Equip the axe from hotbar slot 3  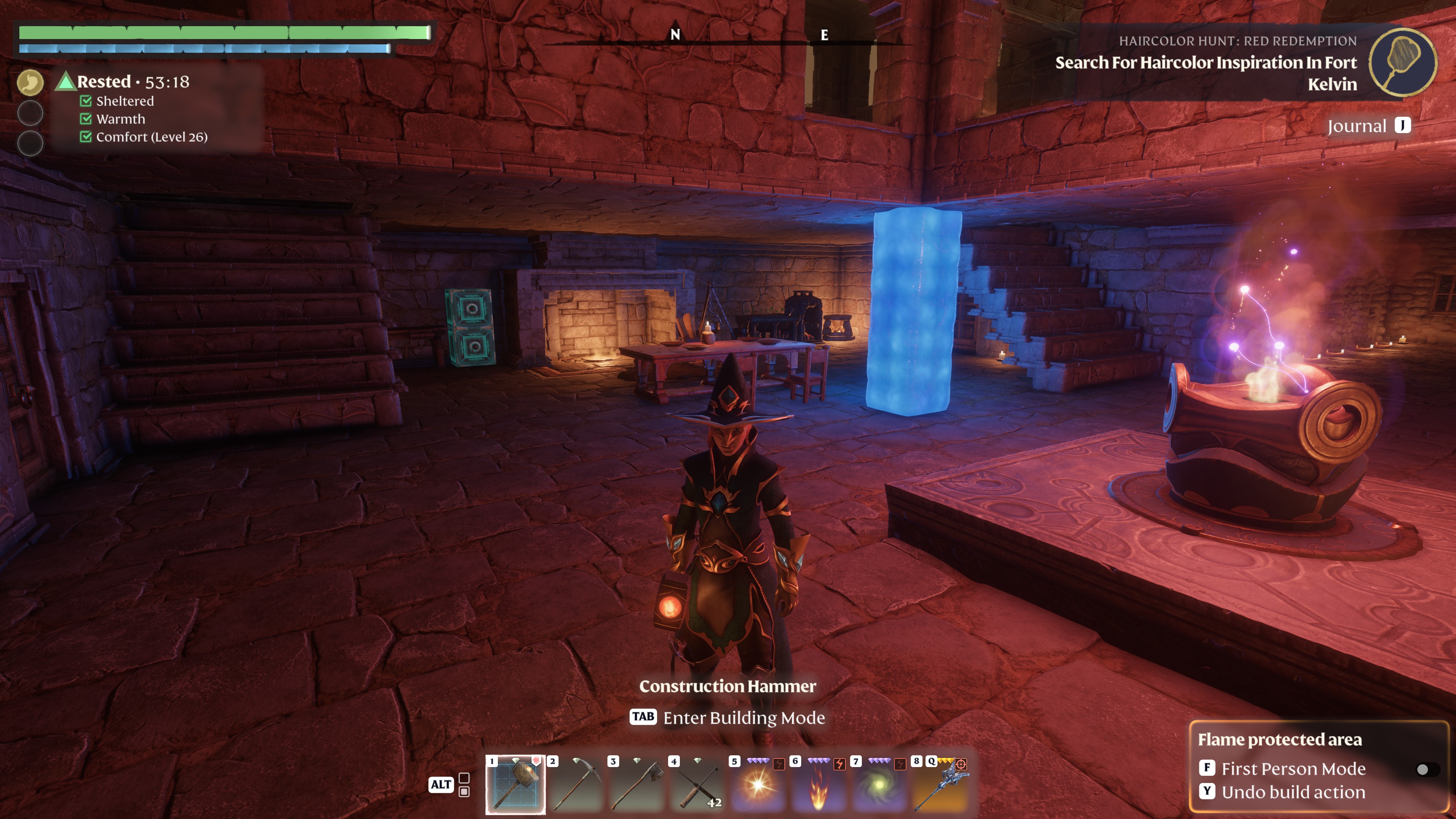pos(637,784)
